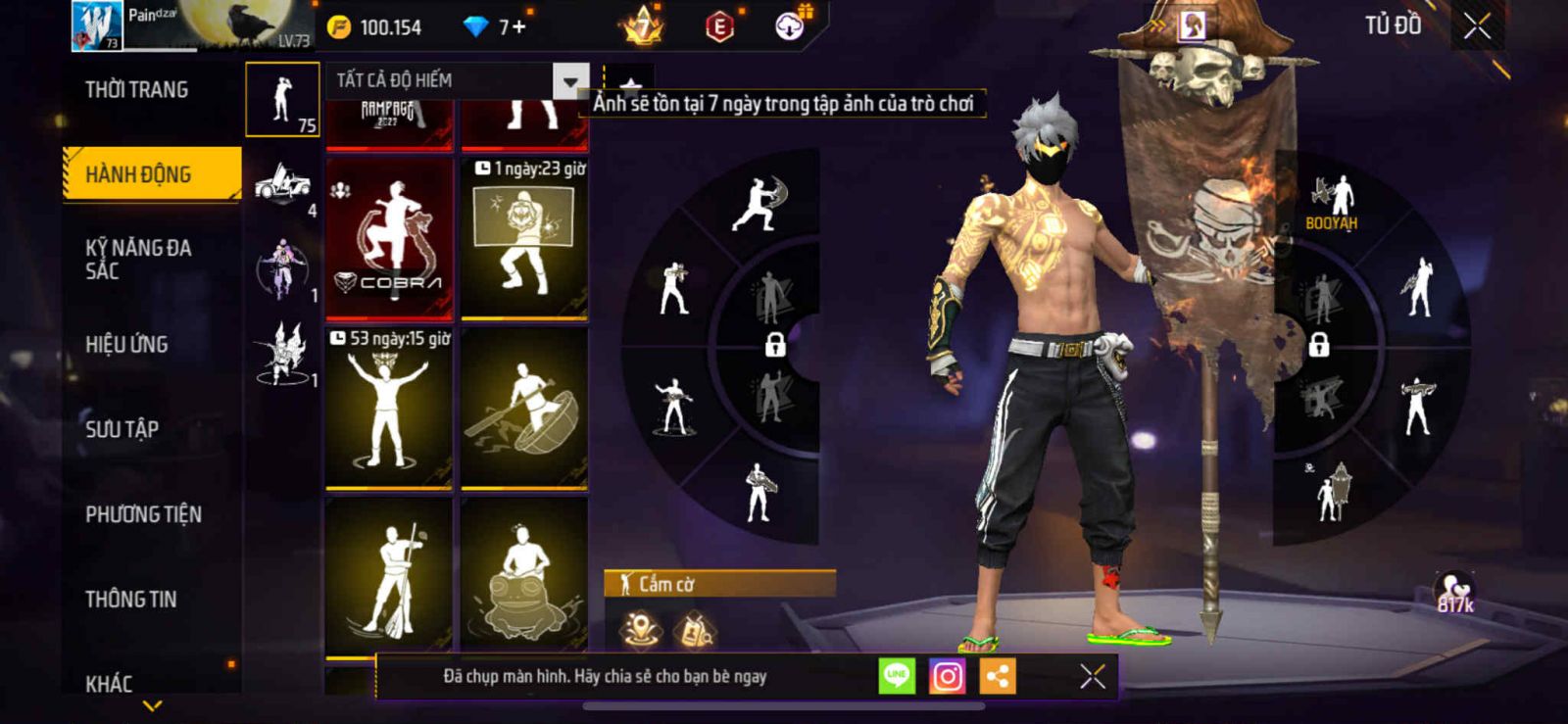Open the Hiệu Ứng section
This screenshot has height=724, width=1568.
126,344
